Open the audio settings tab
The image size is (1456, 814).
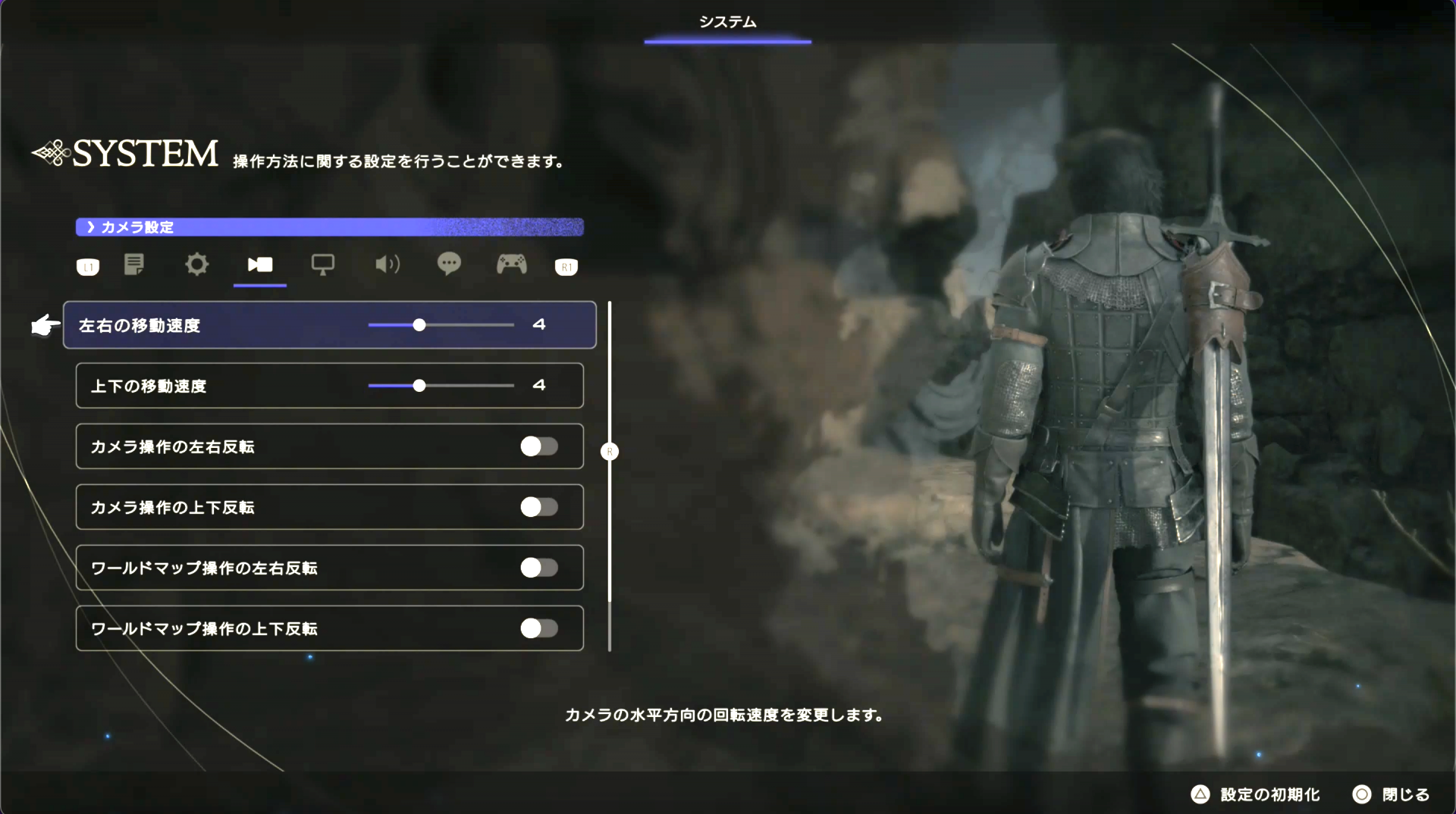coord(386,265)
